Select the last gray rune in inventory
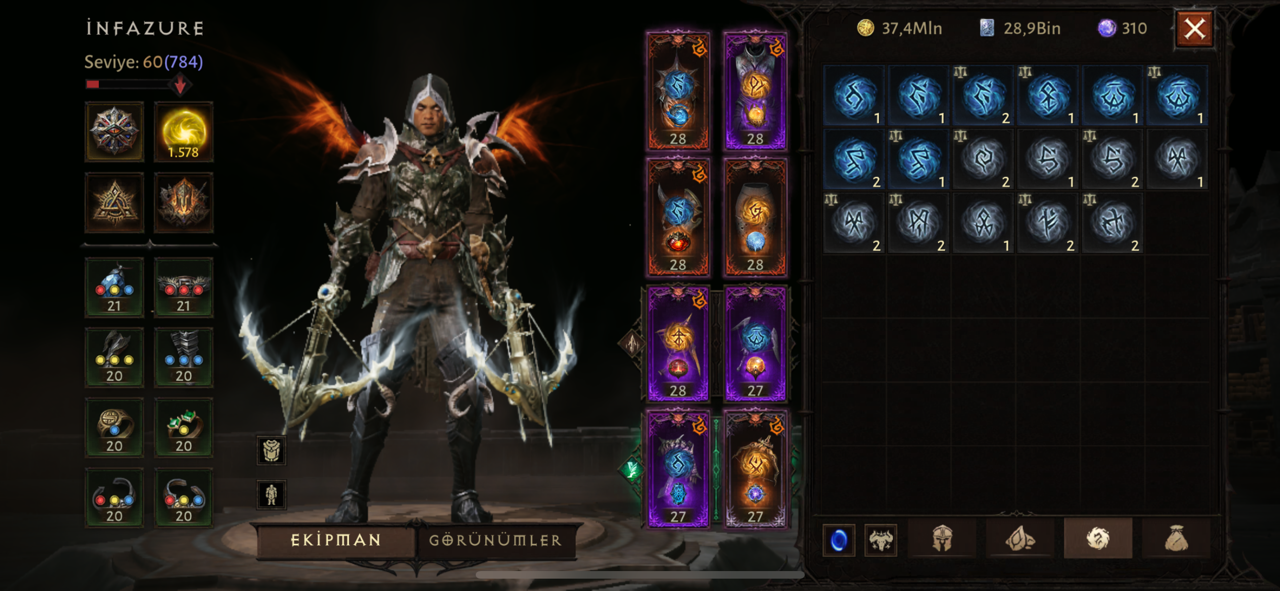 [x=1111, y=222]
